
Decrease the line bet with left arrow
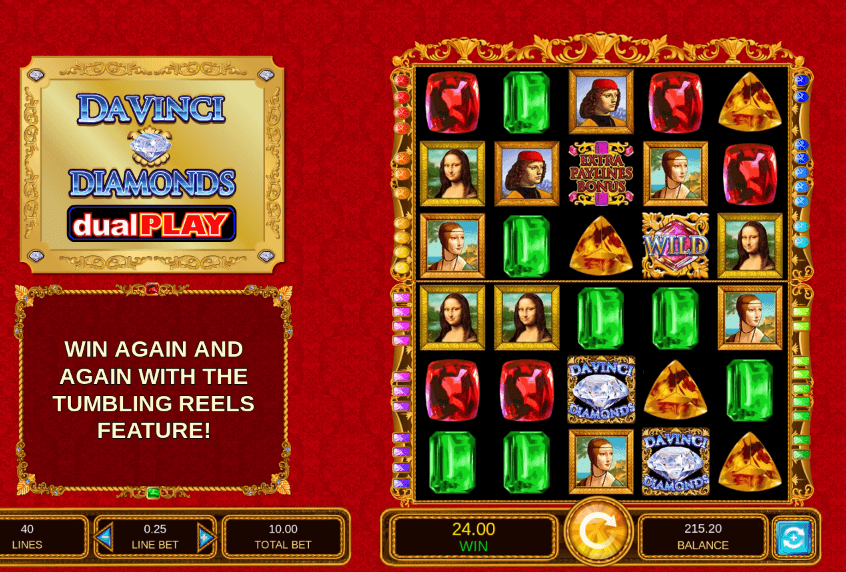pos(105,536)
